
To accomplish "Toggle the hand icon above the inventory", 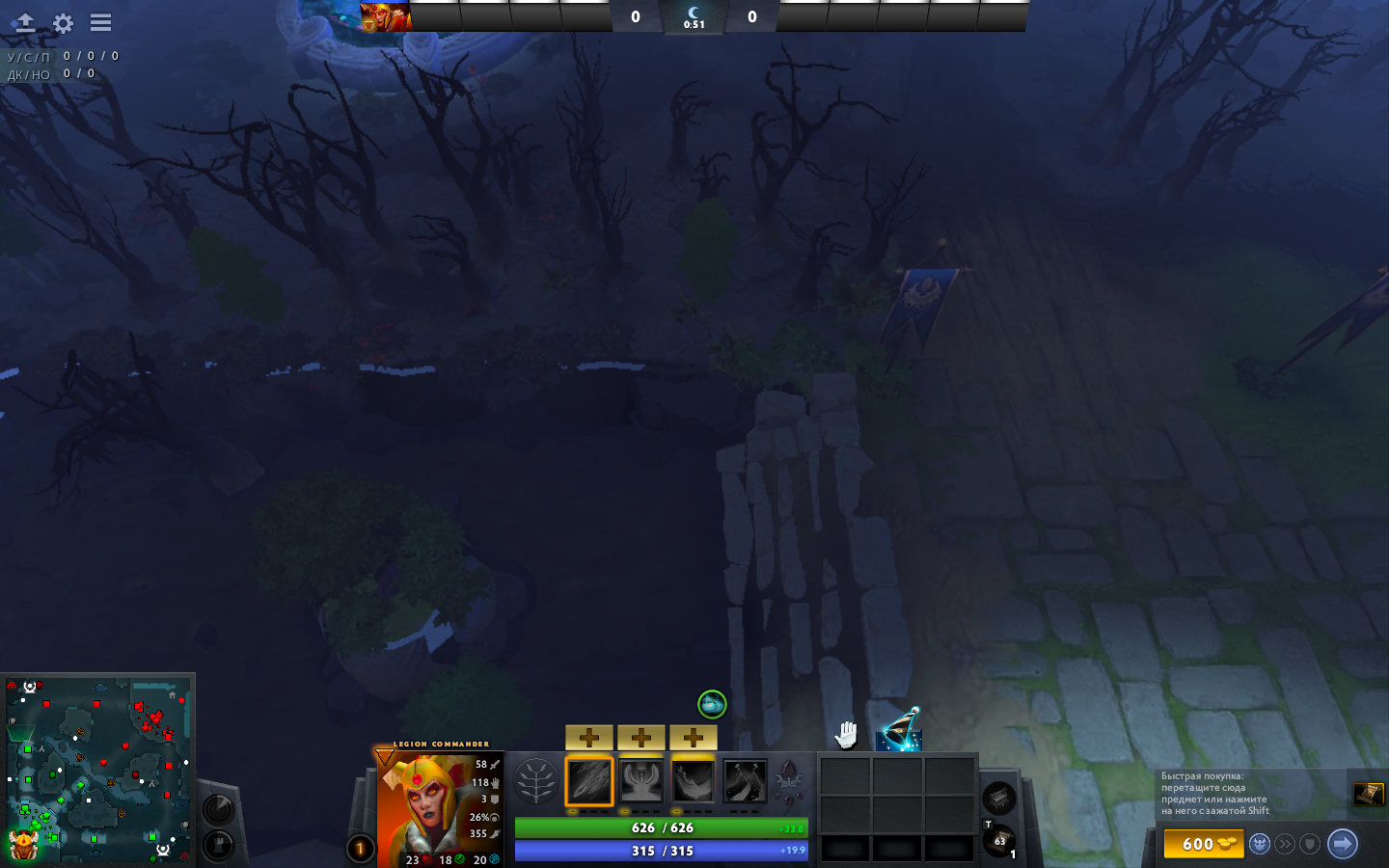I will [x=844, y=736].
